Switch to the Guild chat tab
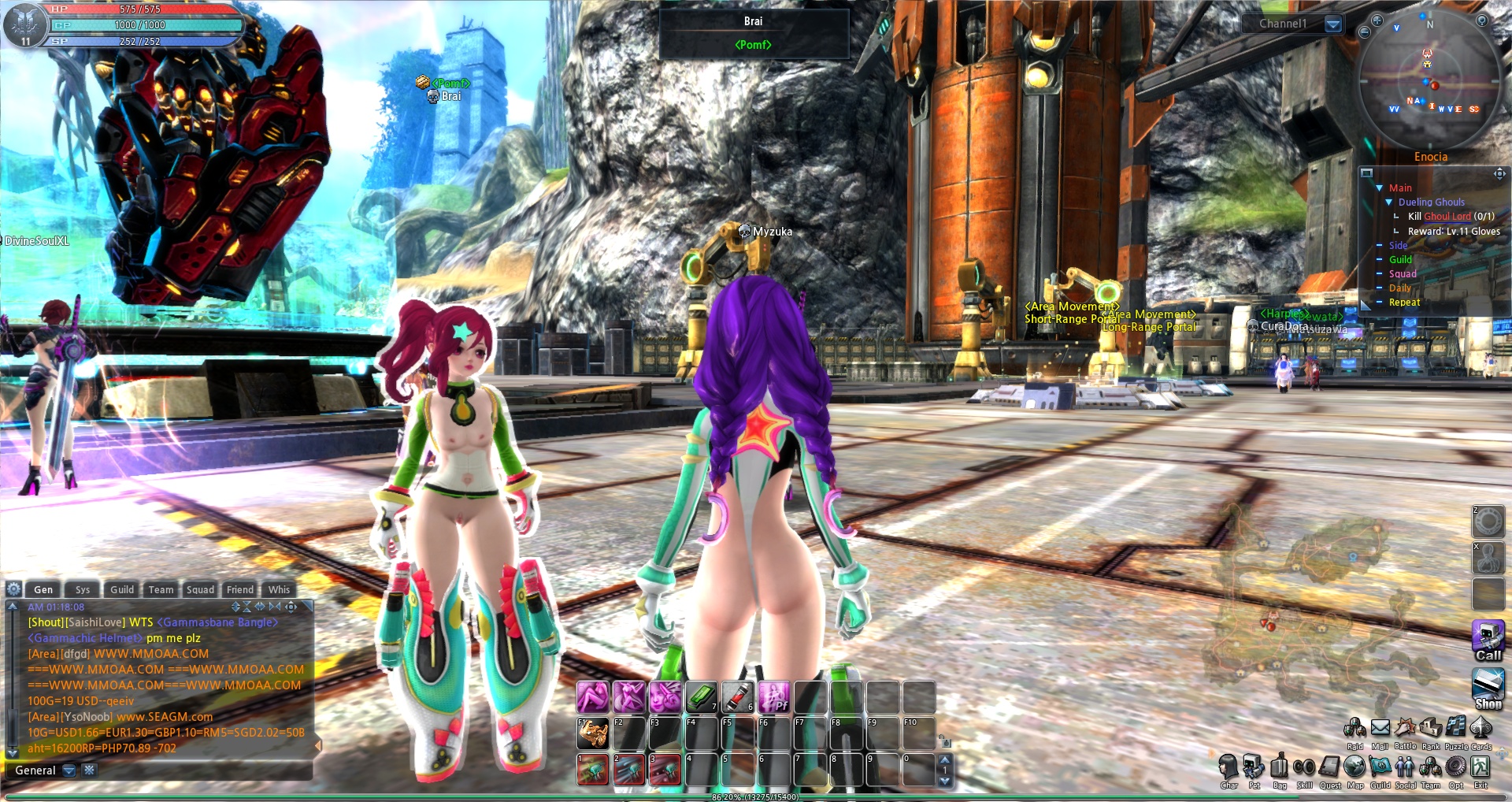Viewport: 1512px width, 802px height. [122, 589]
